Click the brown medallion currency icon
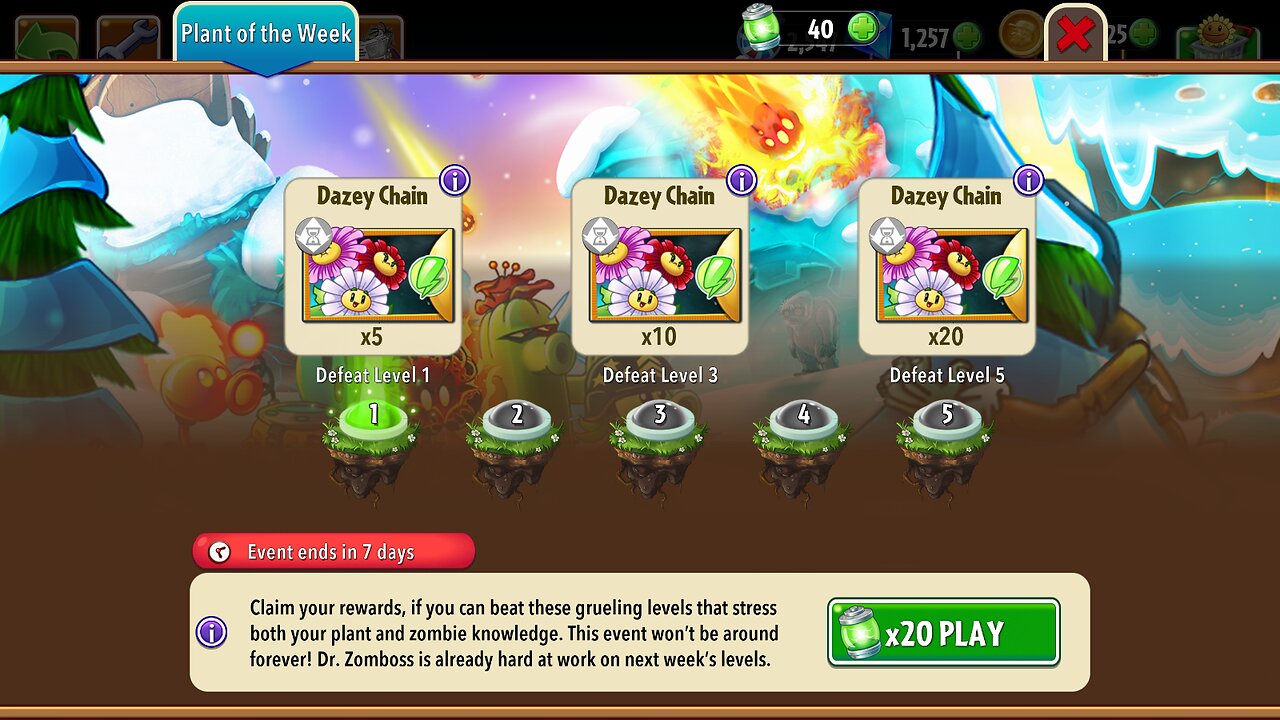This screenshot has width=1280, height=720. pos(1019,34)
